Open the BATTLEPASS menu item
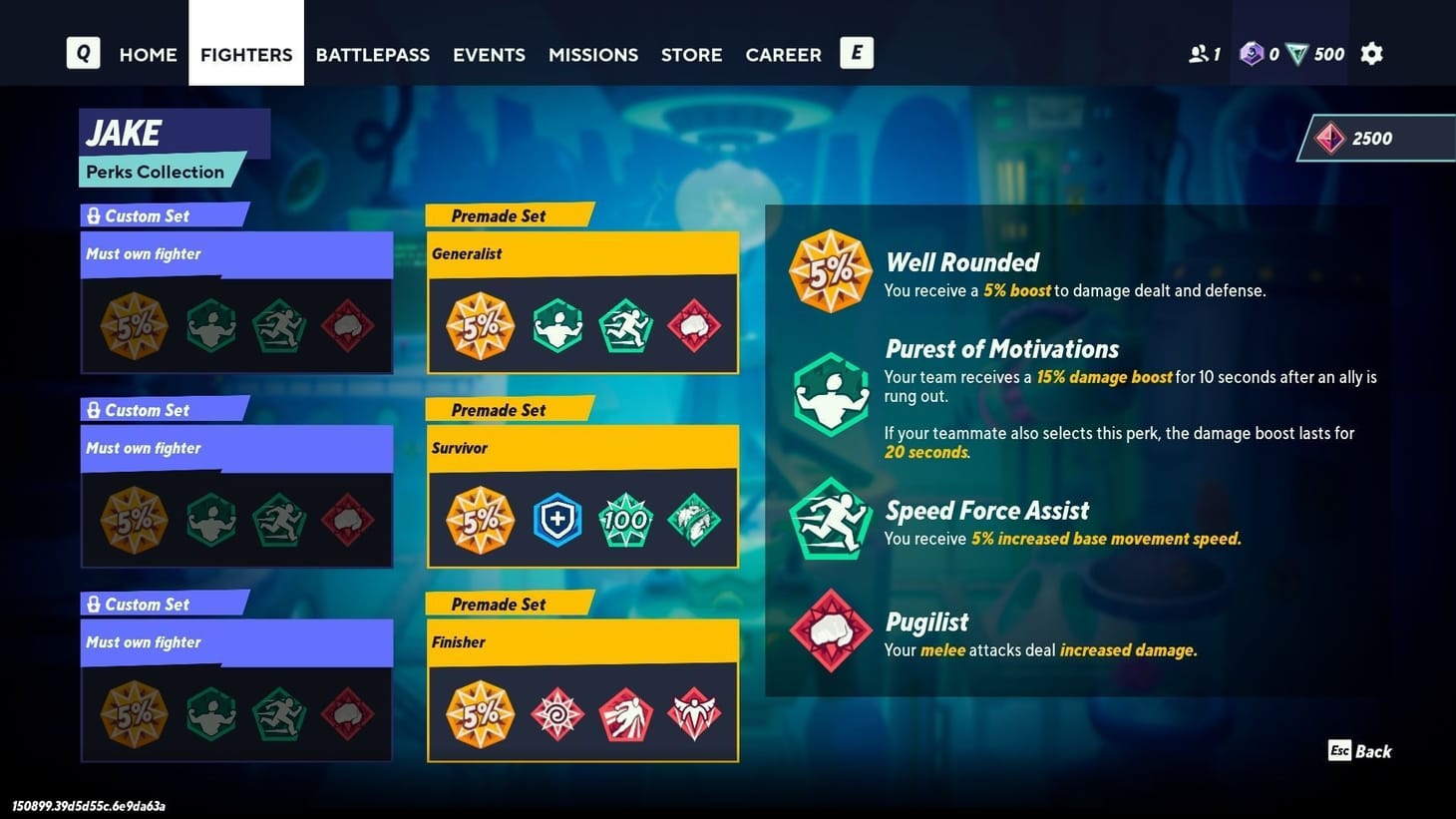This screenshot has height=819, width=1456. pos(372,55)
